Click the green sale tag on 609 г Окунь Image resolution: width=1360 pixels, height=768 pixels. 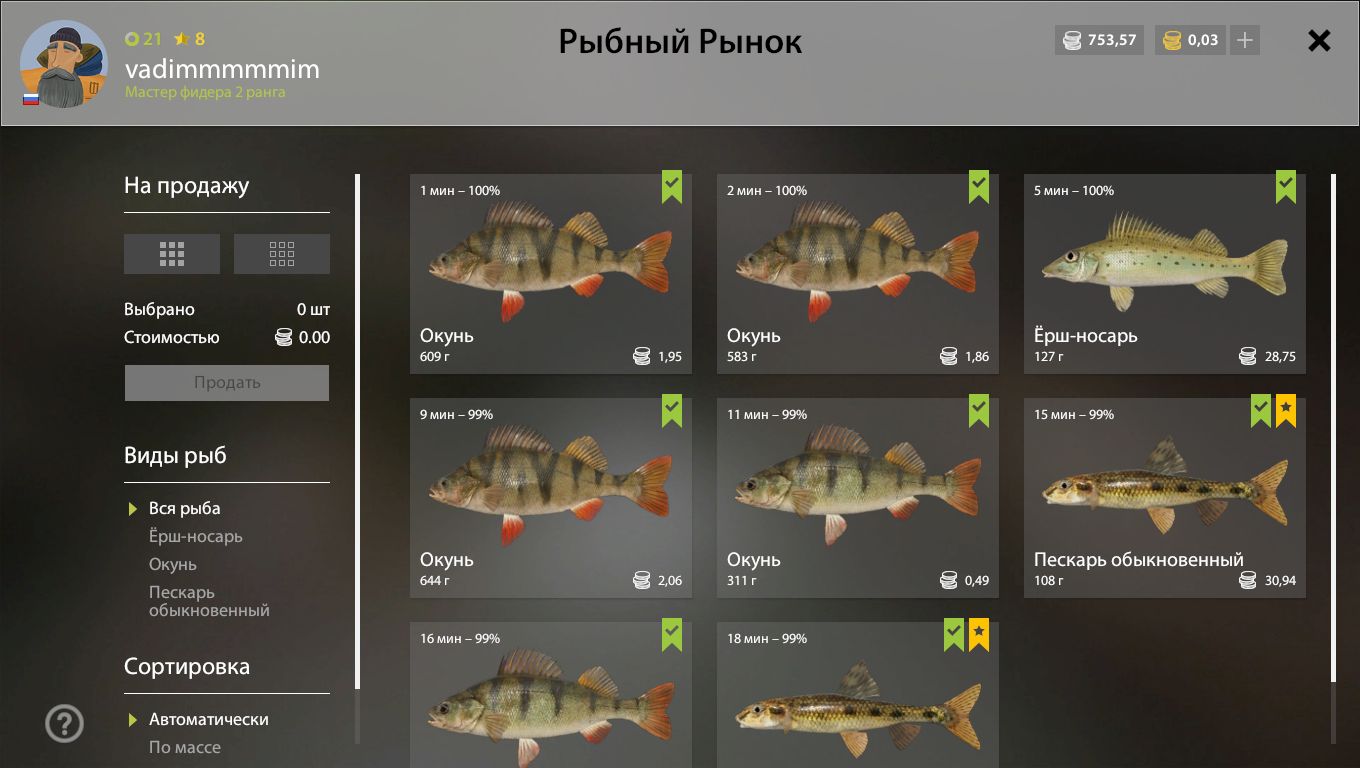point(671,187)
